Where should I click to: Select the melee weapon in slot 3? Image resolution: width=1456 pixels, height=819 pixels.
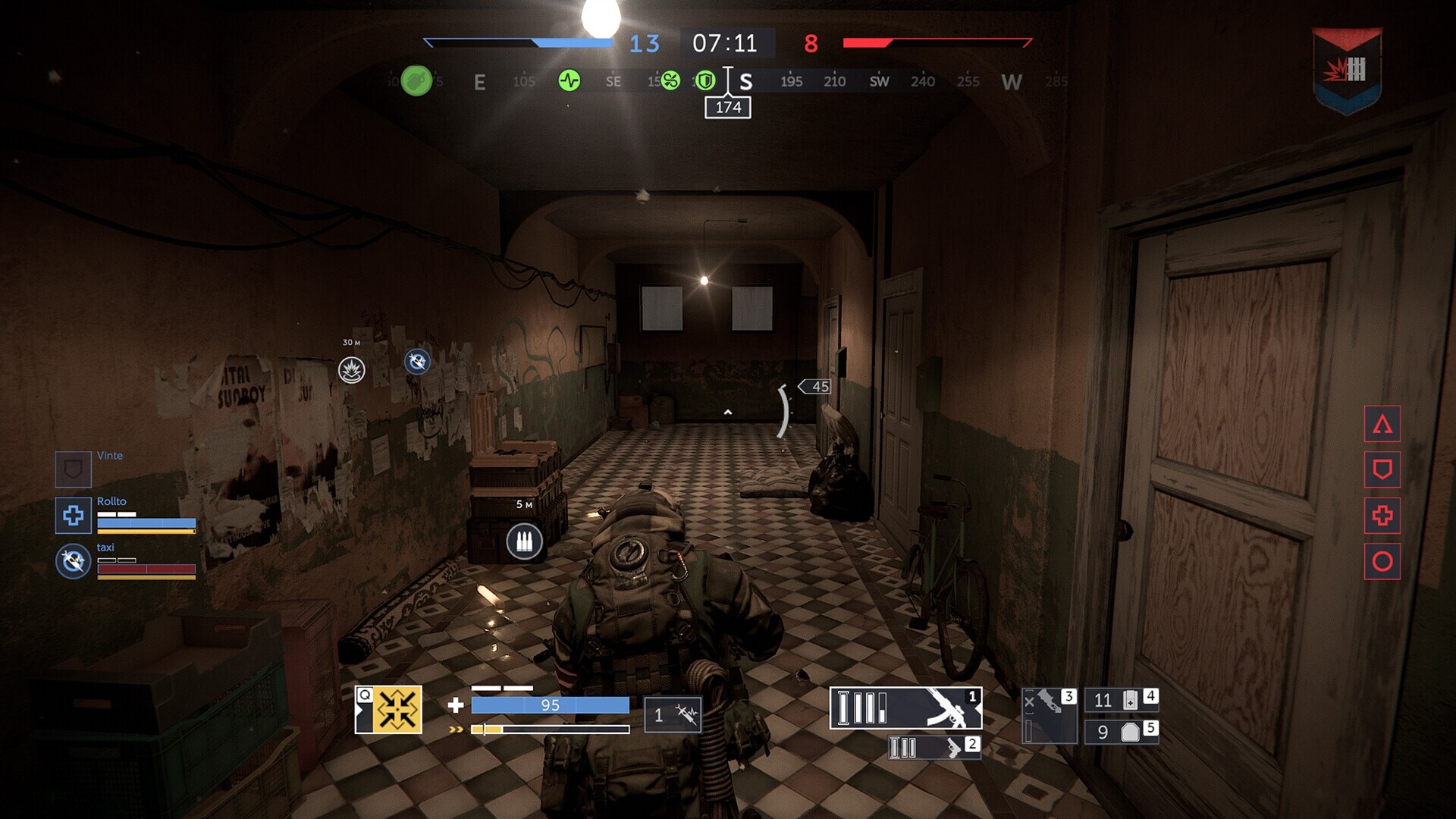tap(1049, 716)
